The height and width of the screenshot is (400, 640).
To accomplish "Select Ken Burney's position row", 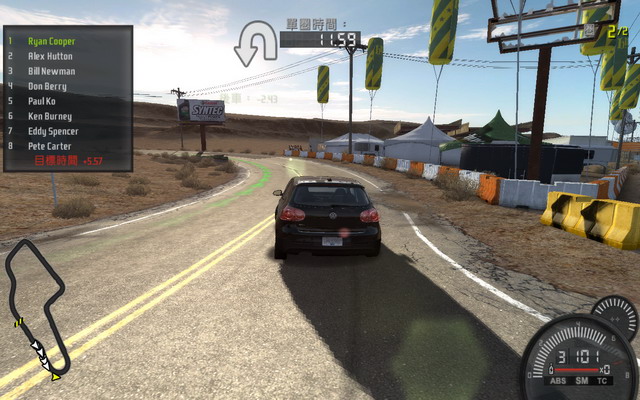I will (x=49, y=117).
